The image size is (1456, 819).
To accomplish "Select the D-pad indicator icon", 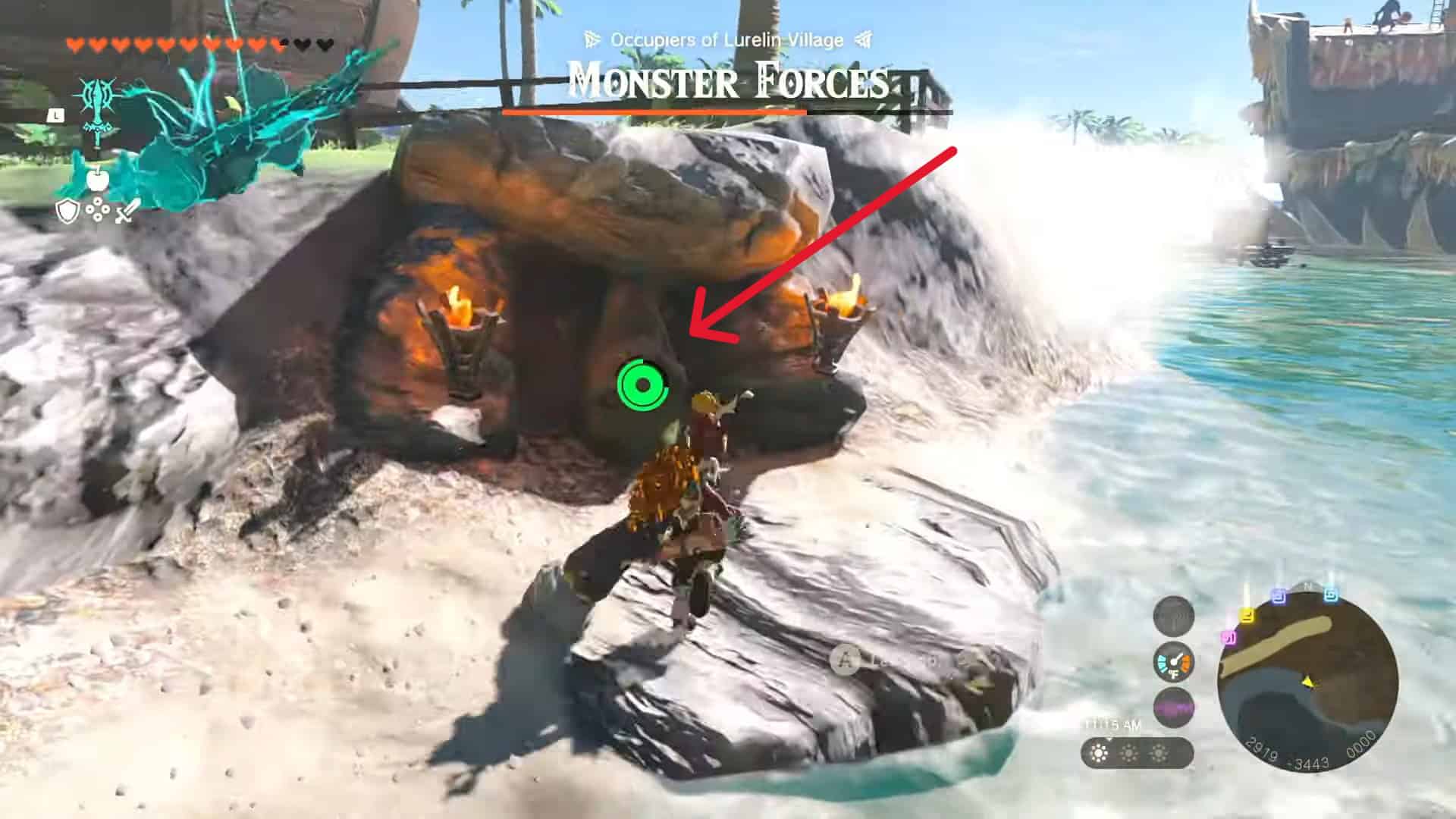I will click(98, 210).
